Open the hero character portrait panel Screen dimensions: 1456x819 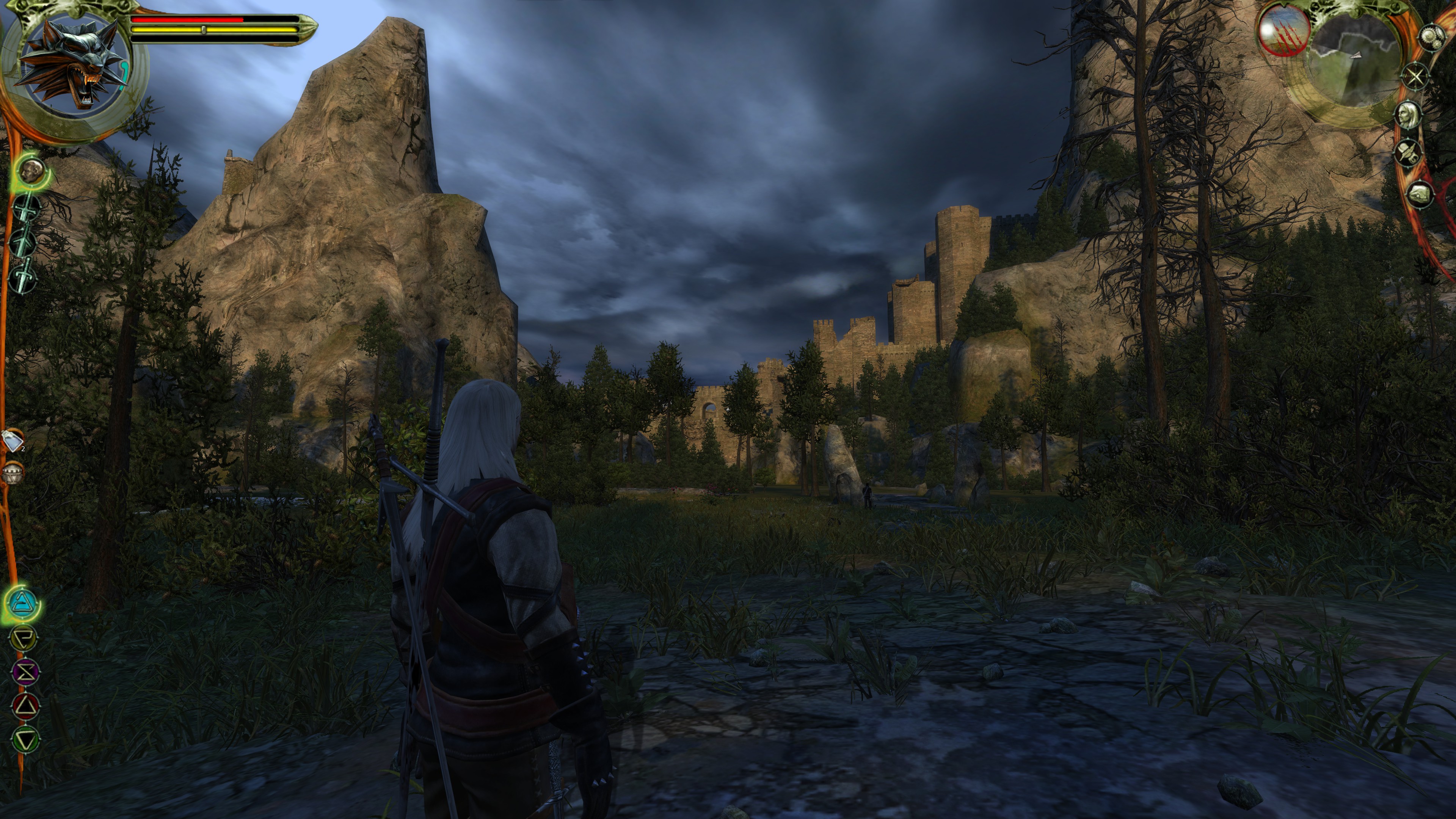pyautogui.click(x=1409, y=115)
